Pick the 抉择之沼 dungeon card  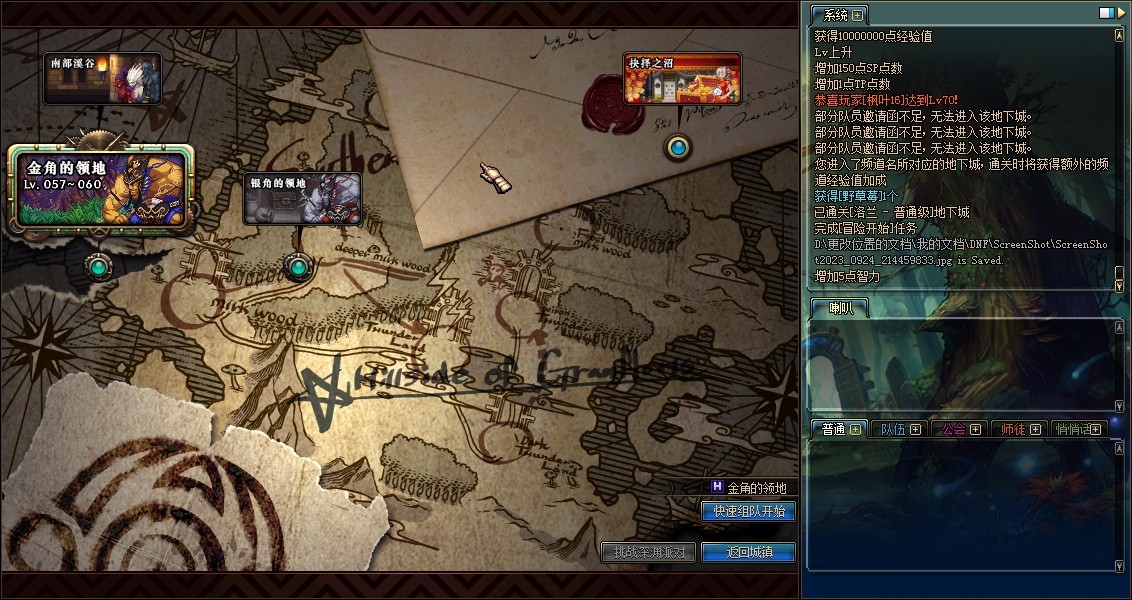[x=682, y=79]
